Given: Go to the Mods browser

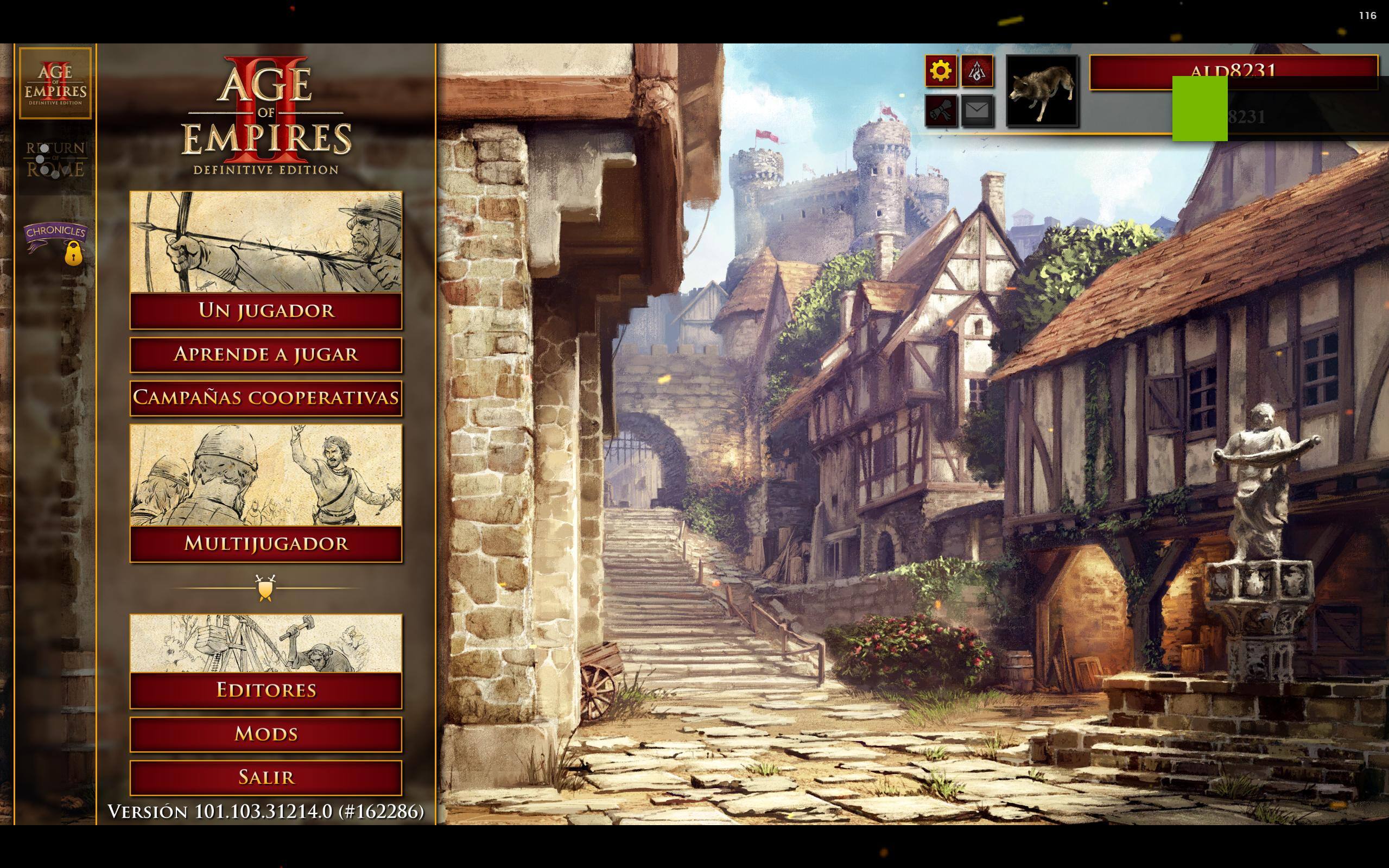Looking at the screenshot, I should pyautogui.click(x=266, y=734).
